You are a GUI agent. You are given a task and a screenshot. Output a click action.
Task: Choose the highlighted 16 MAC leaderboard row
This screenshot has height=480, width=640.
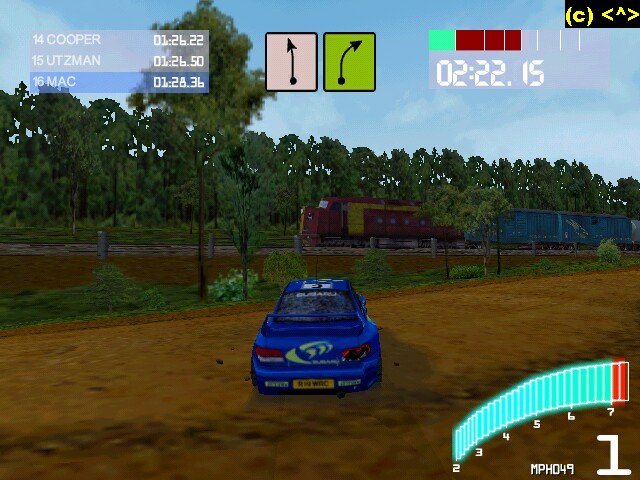(119, 82)
